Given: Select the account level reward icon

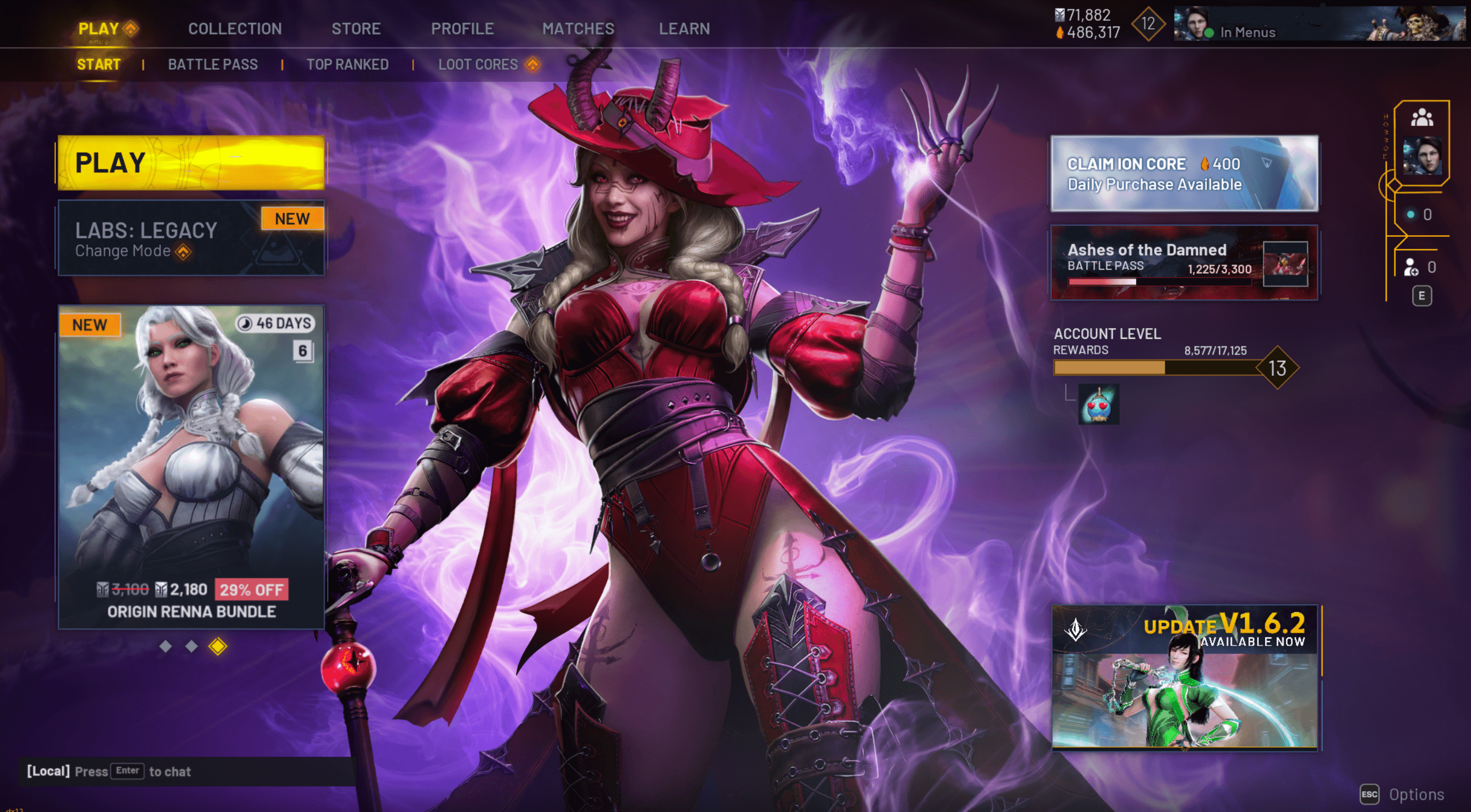Looking at the screenshot, I should point(1098,405).
